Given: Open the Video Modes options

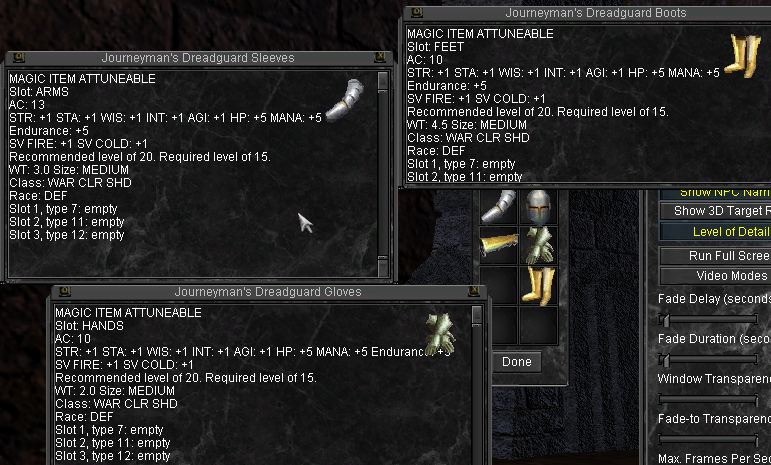Looking at the screenshot, I should (715, 276).
